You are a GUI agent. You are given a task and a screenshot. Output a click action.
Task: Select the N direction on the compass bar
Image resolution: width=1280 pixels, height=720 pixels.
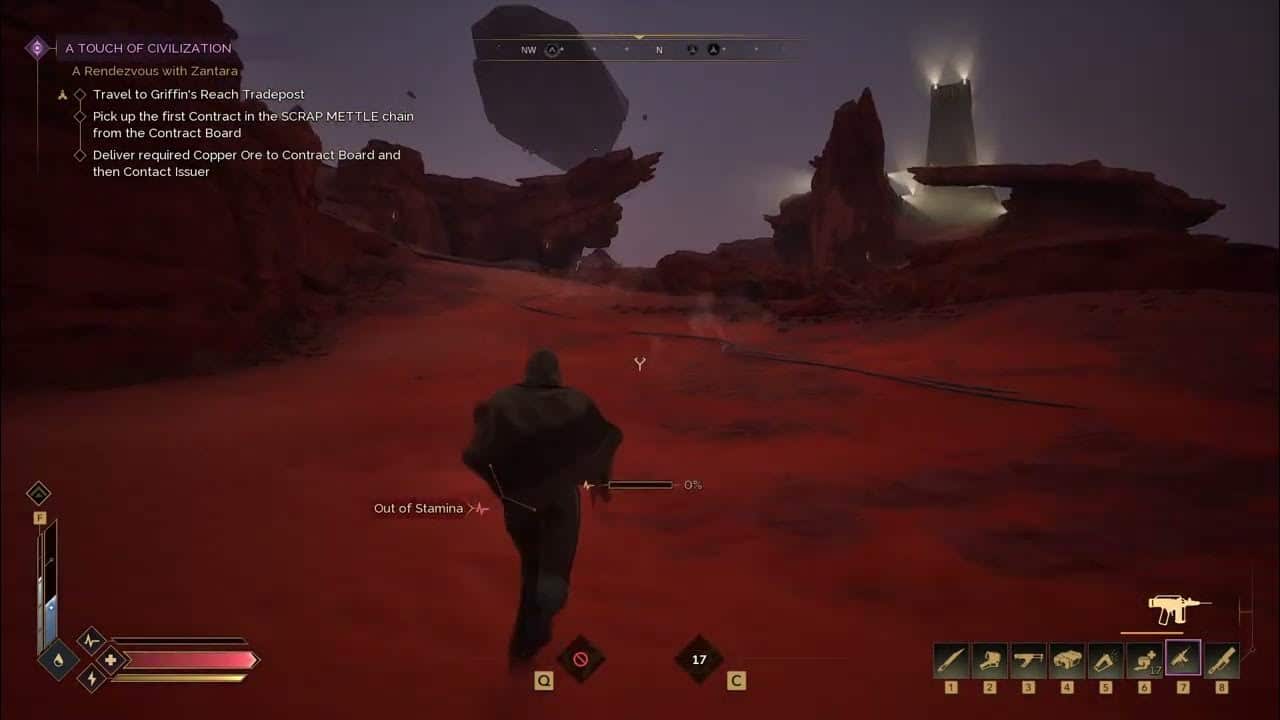coord(658,47)
